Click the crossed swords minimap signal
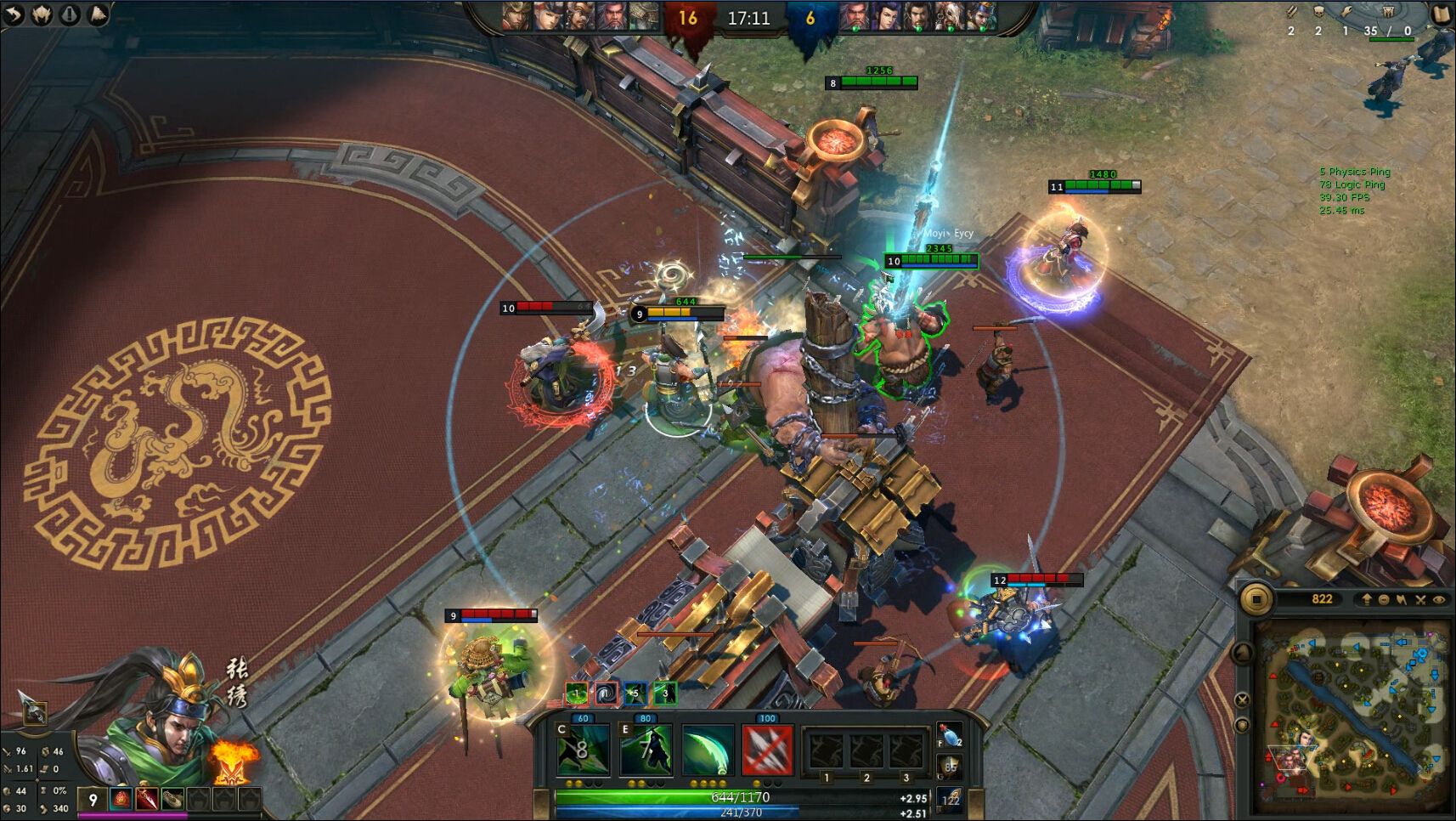 [x=1420, y=600]
